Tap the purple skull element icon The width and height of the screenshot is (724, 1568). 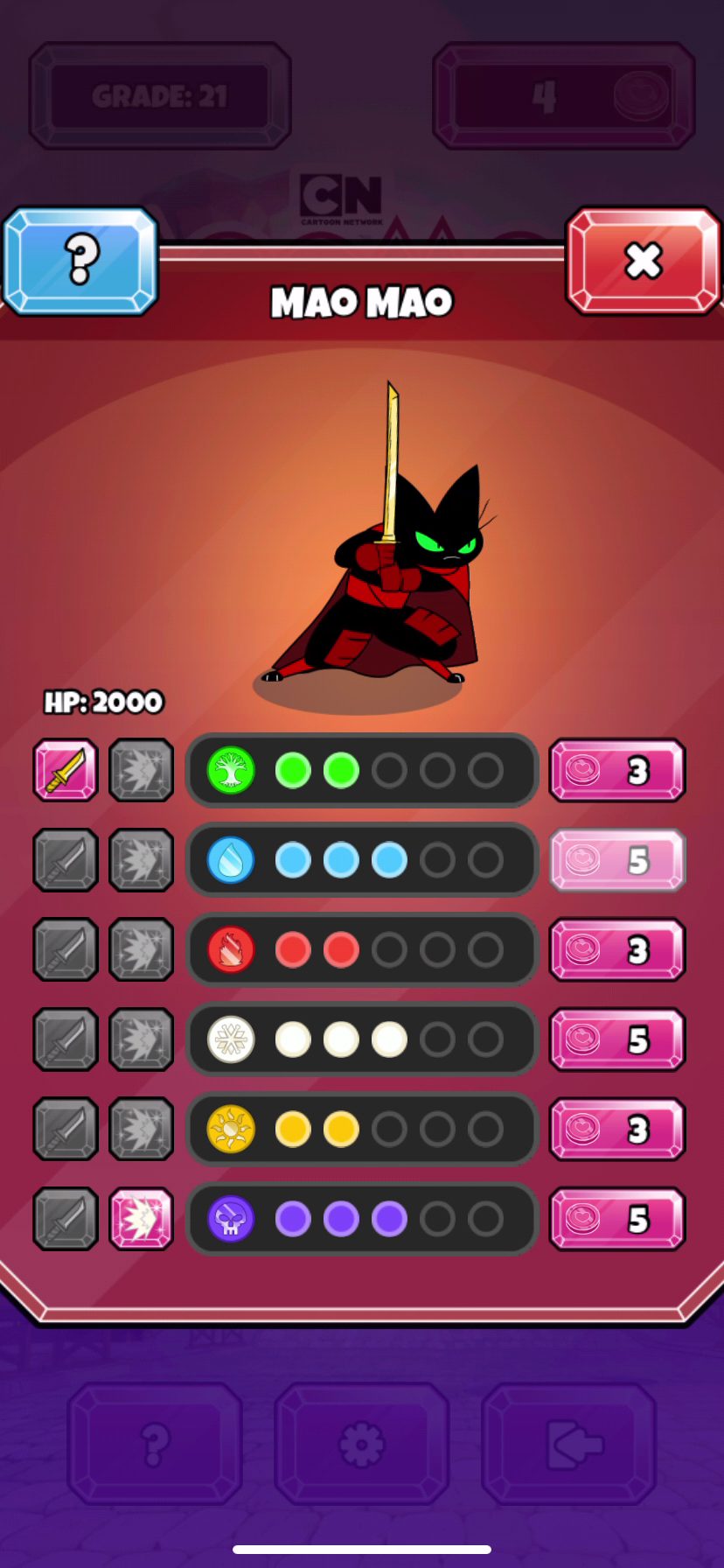coord(231,1219)
